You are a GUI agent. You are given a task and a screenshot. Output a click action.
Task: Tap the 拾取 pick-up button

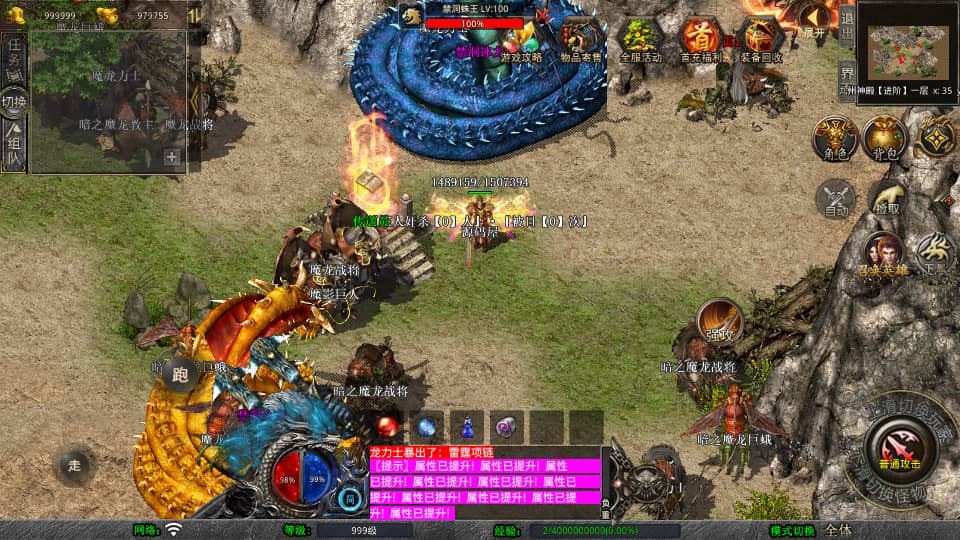pyautogui.click(x=886, y=199)
